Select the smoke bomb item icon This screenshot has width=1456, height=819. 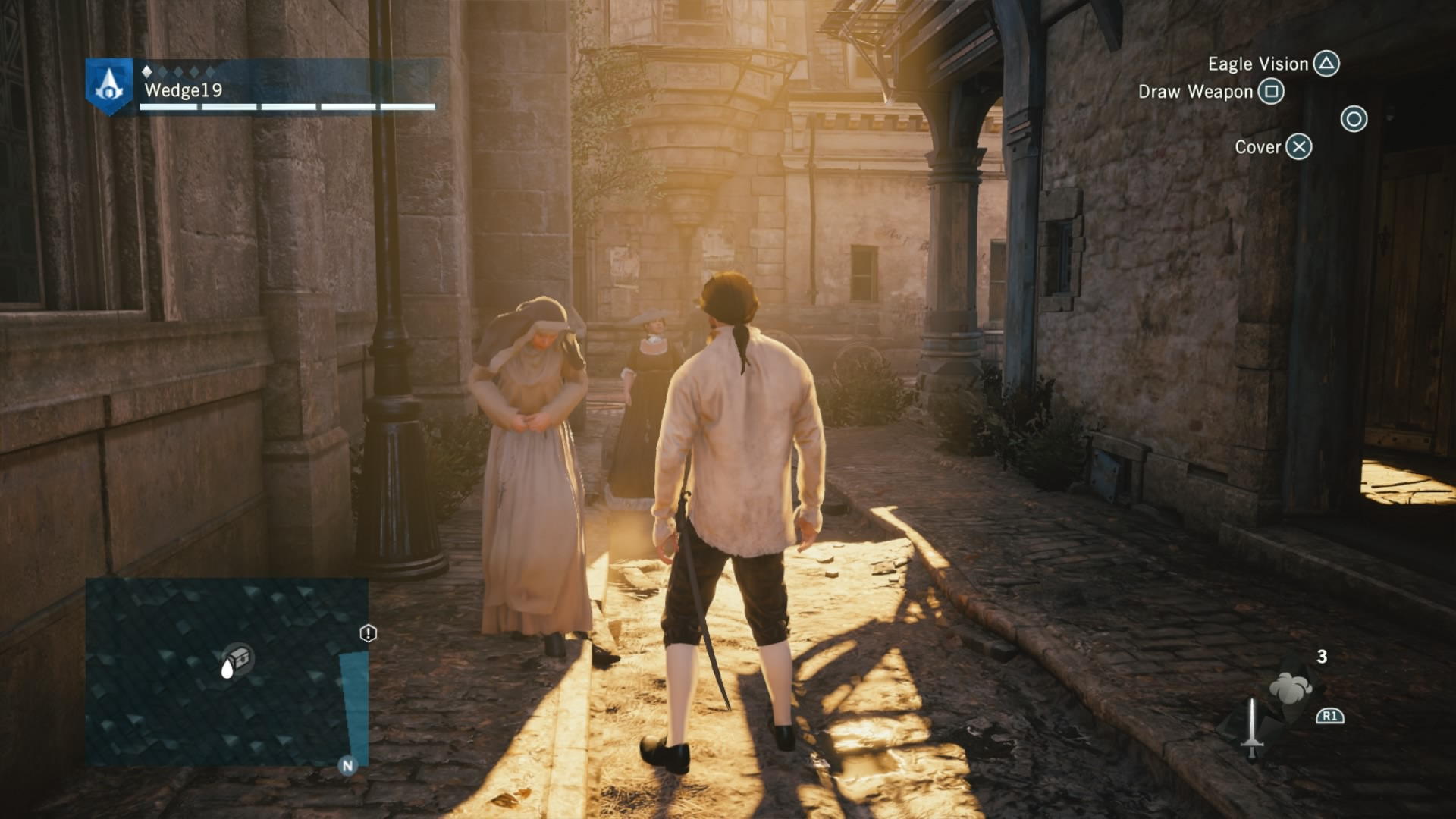pyautogui.click(x=1290, y=687)
